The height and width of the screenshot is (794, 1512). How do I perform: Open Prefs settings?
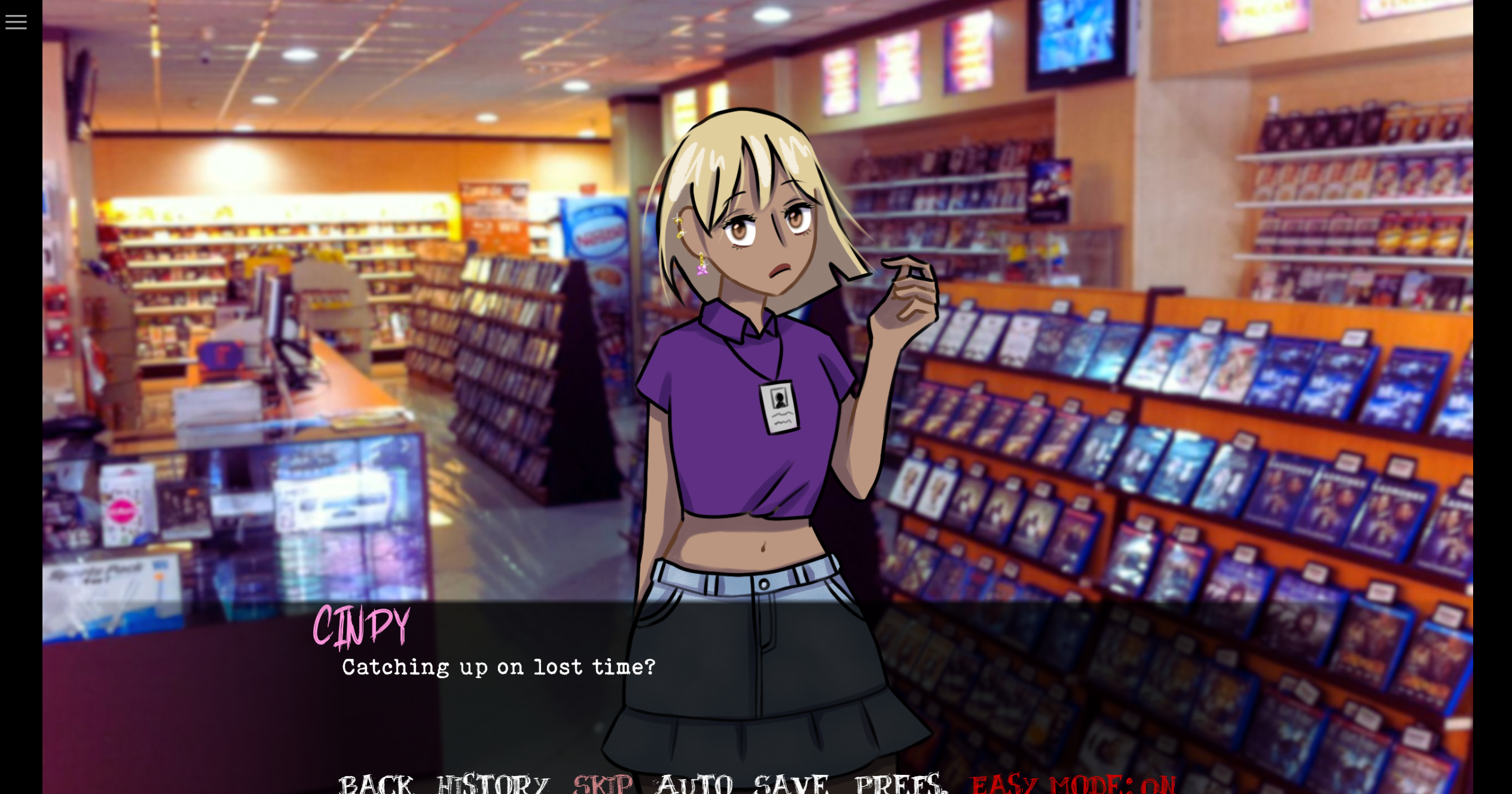[900, 783]
